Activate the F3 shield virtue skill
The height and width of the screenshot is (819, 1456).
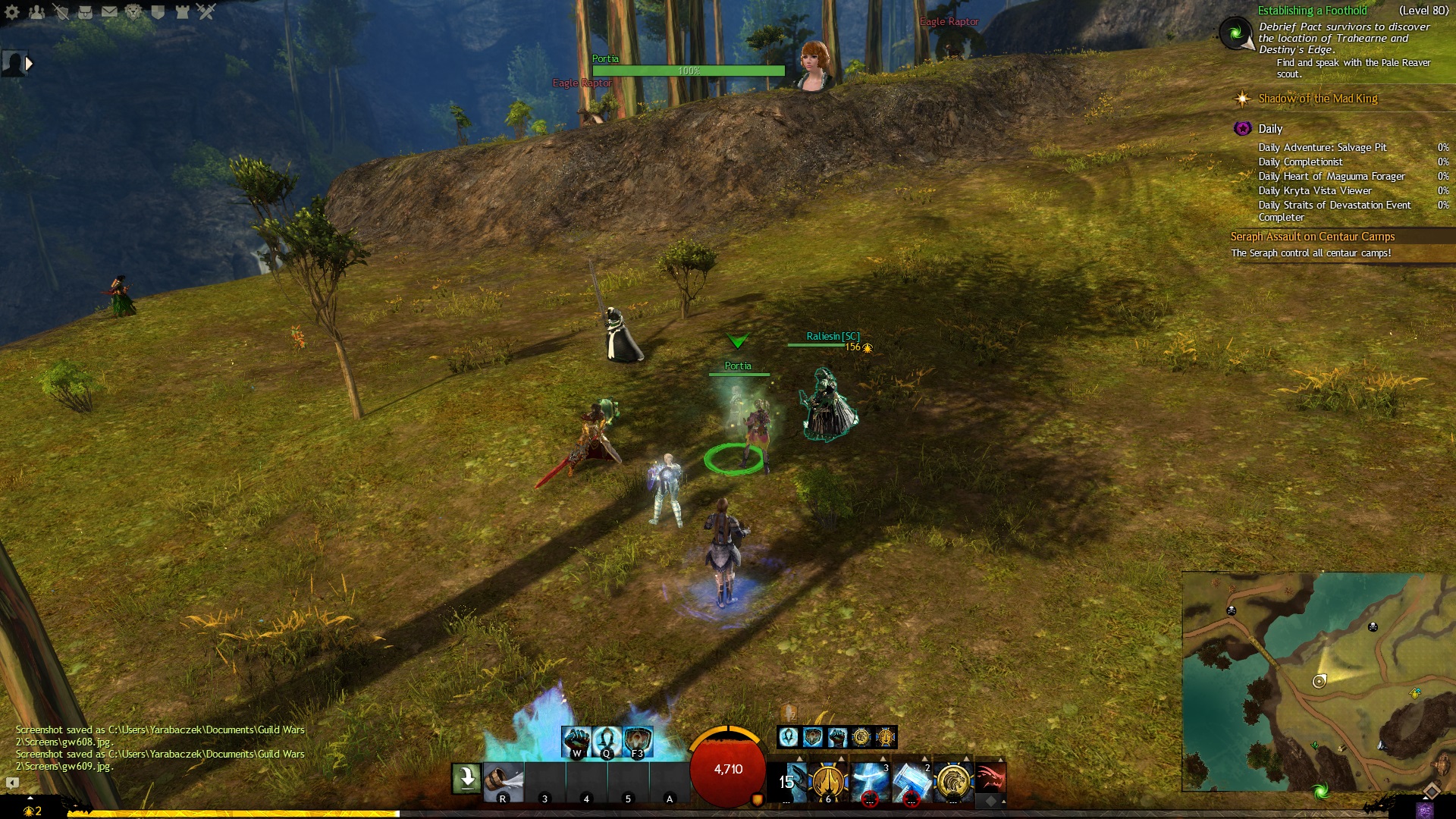click(638, 741)
